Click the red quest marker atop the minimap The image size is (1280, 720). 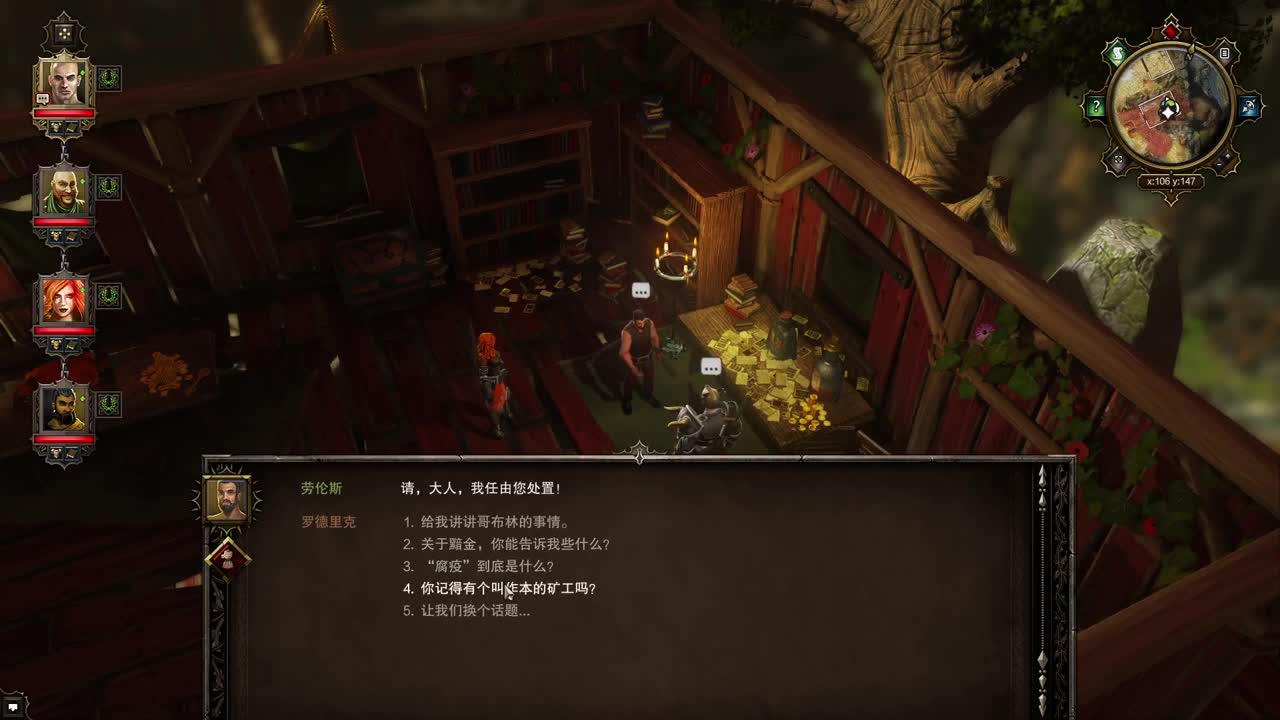point(1170,31)
